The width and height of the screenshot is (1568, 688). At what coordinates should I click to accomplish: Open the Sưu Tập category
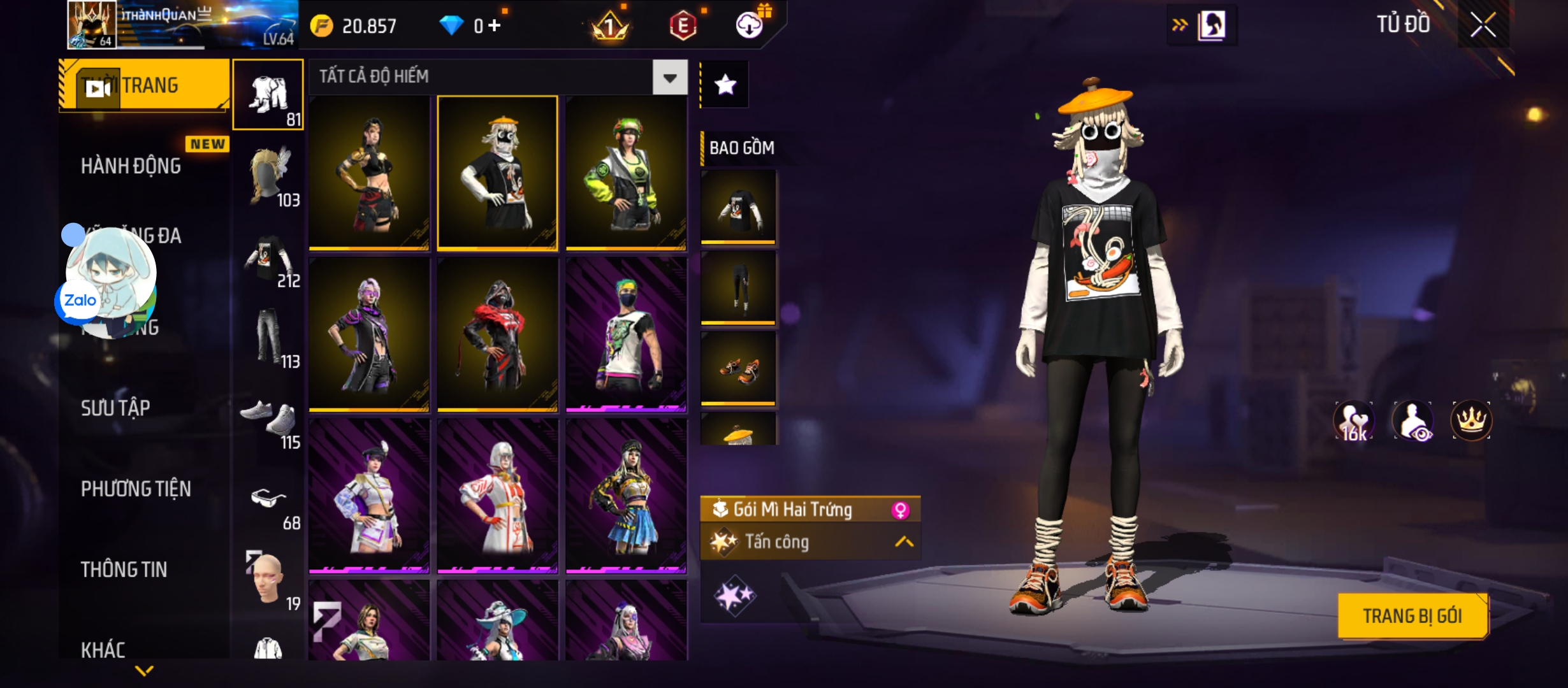(x=115, y=408)
